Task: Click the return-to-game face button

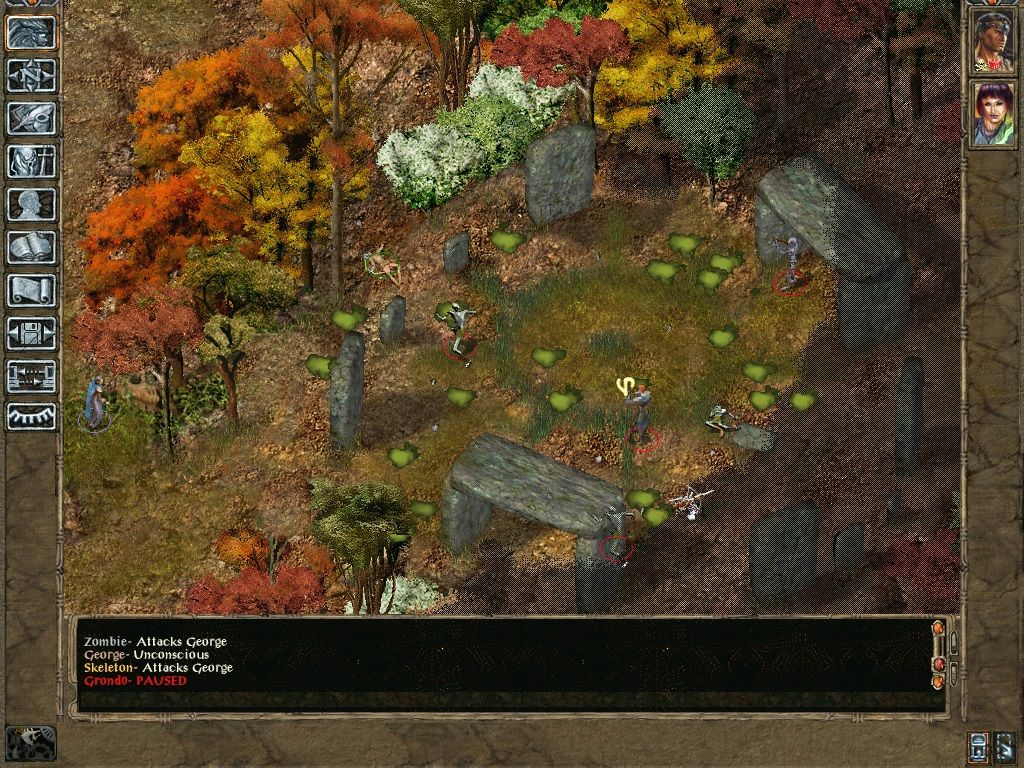Action: (x=32, y=32)
